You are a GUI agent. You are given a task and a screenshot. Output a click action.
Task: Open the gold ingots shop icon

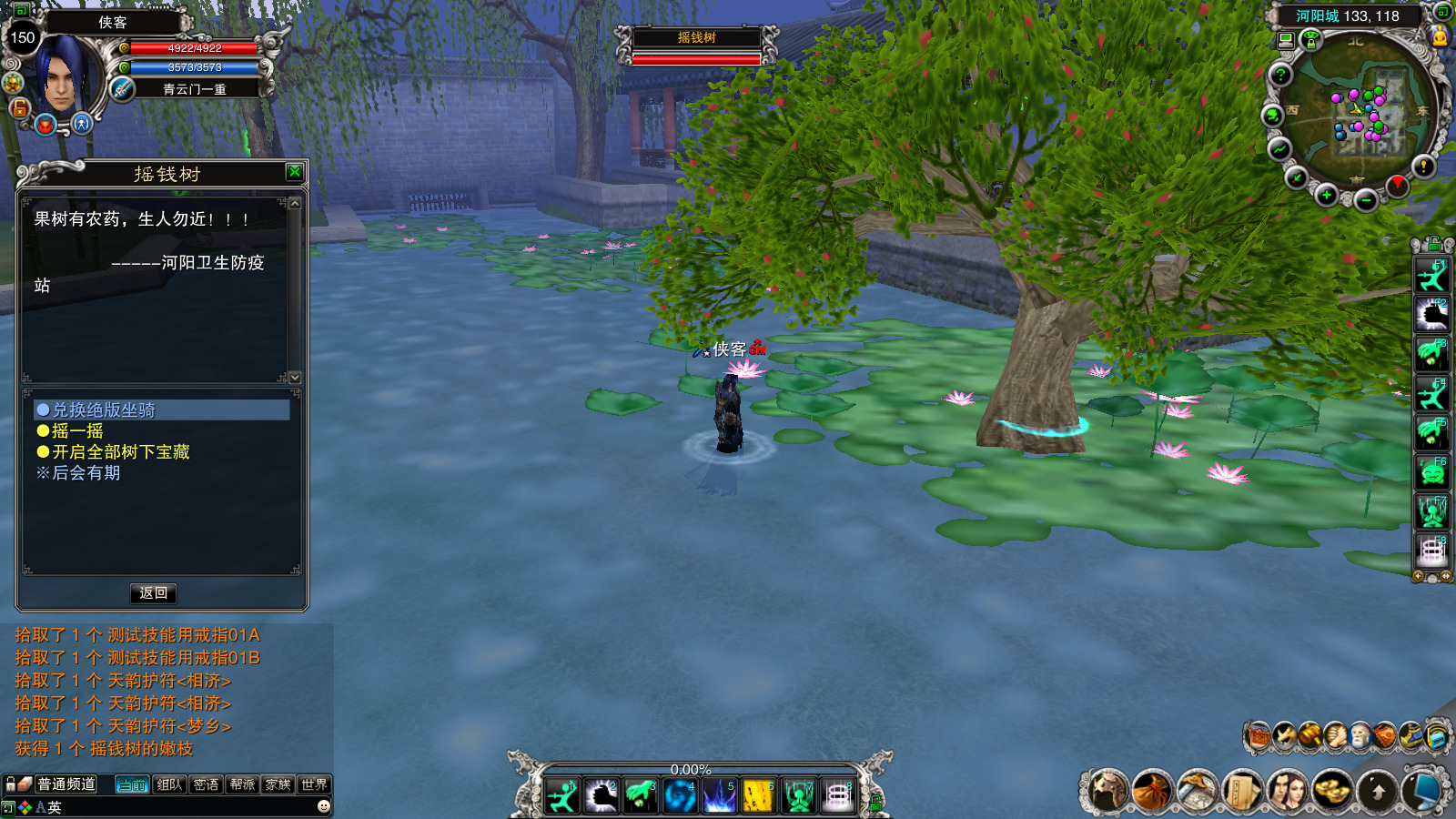point(1331,790)
